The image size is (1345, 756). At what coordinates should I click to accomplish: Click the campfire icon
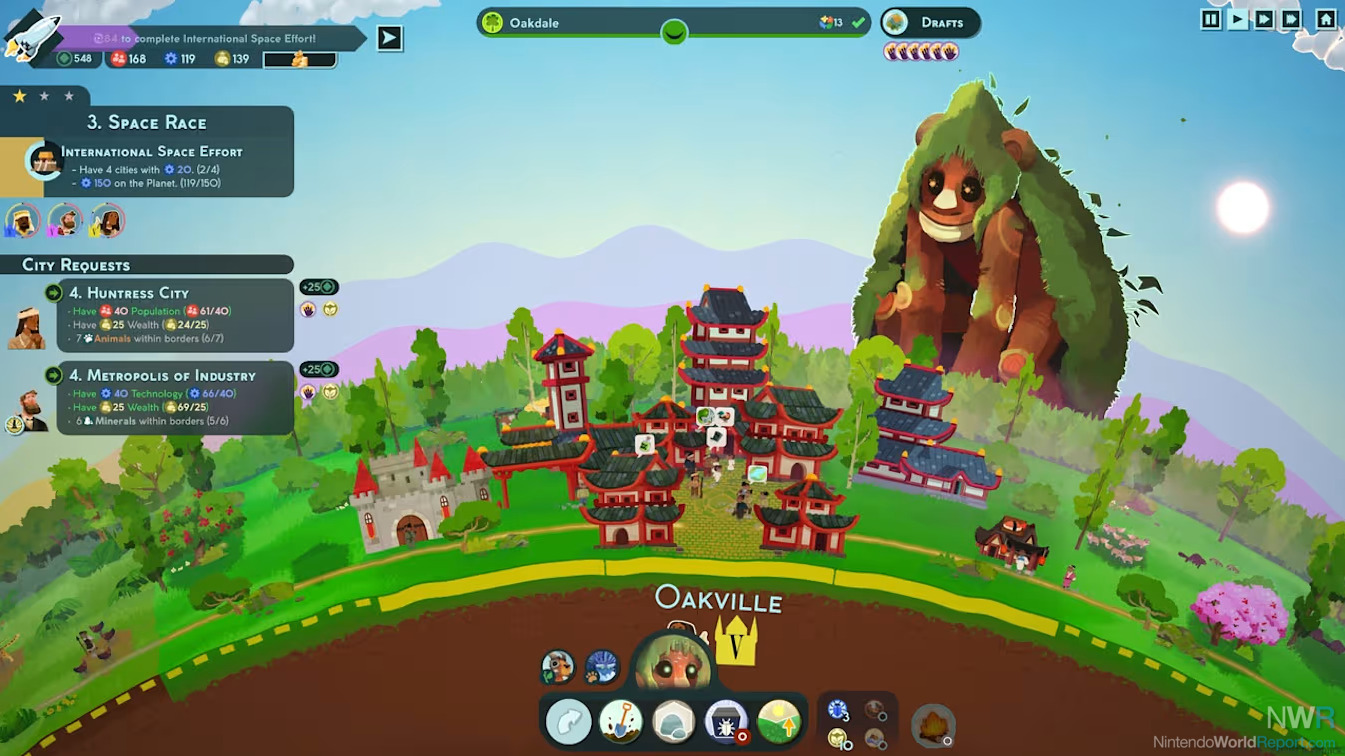(x=933, y=726)
